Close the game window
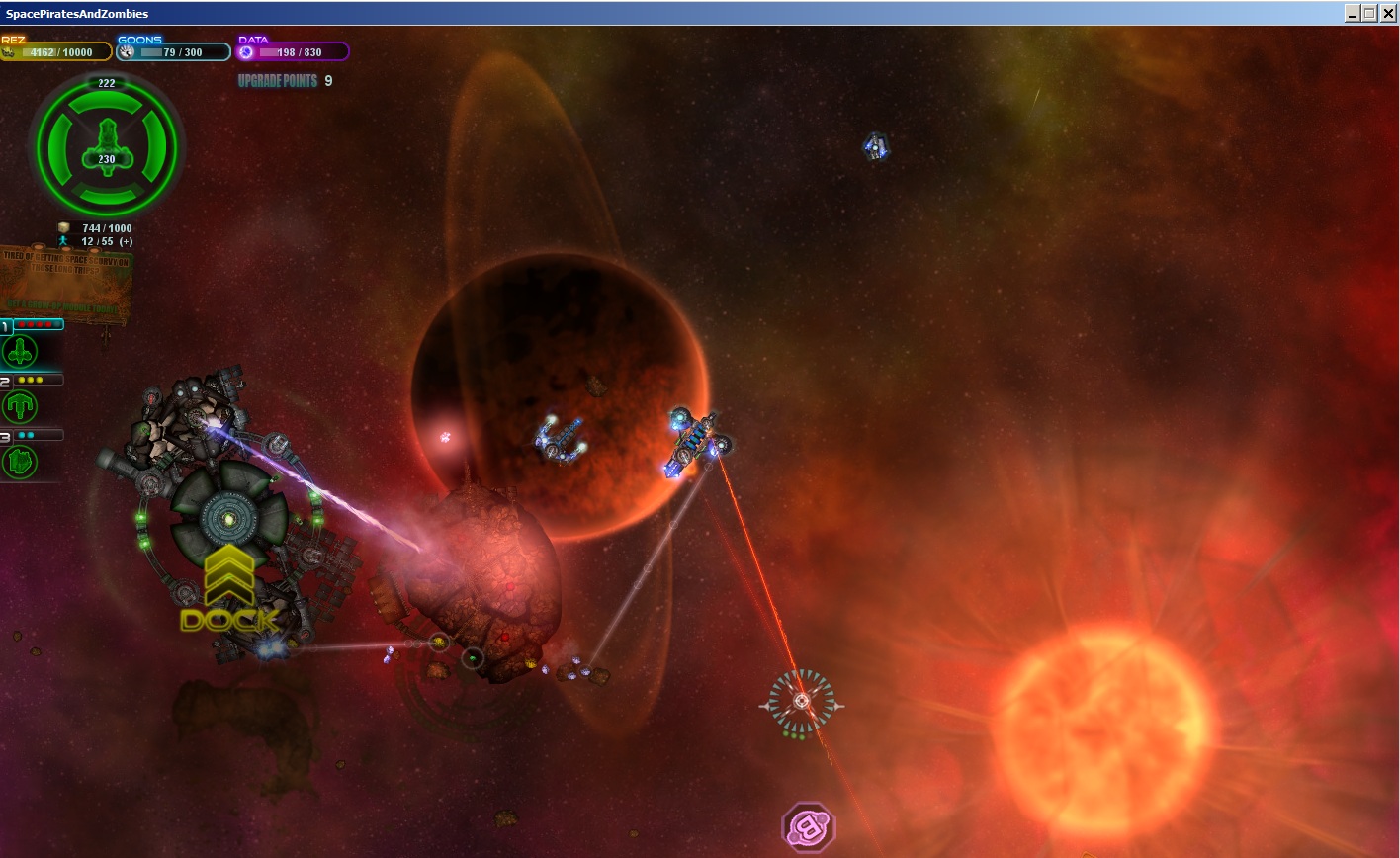This screenshot has height=858, width=1400. 1388,13
